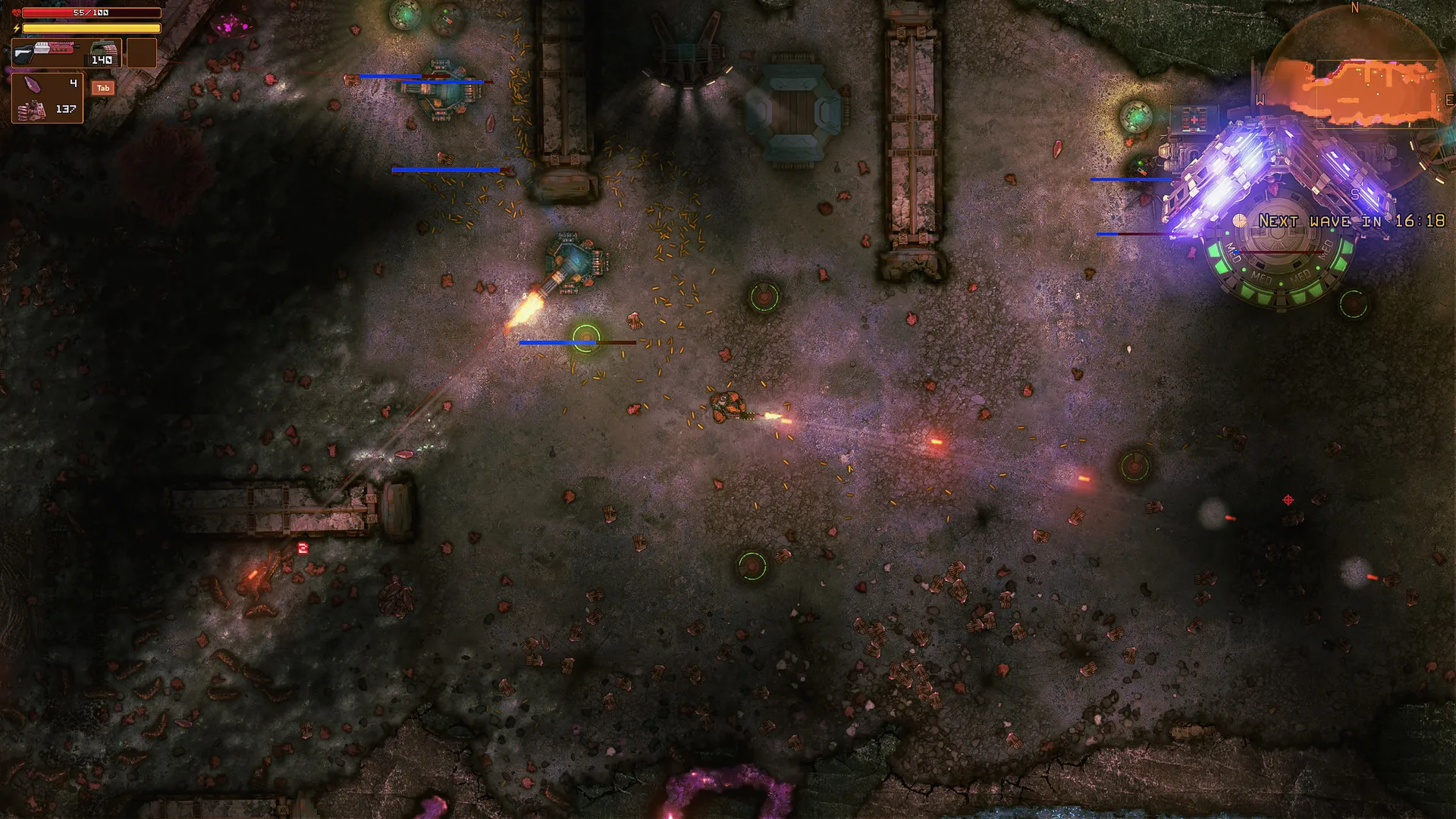Click the scrap metal resource icon
This screenshot has height=819, width=1456.
click(x=30, y=111)
